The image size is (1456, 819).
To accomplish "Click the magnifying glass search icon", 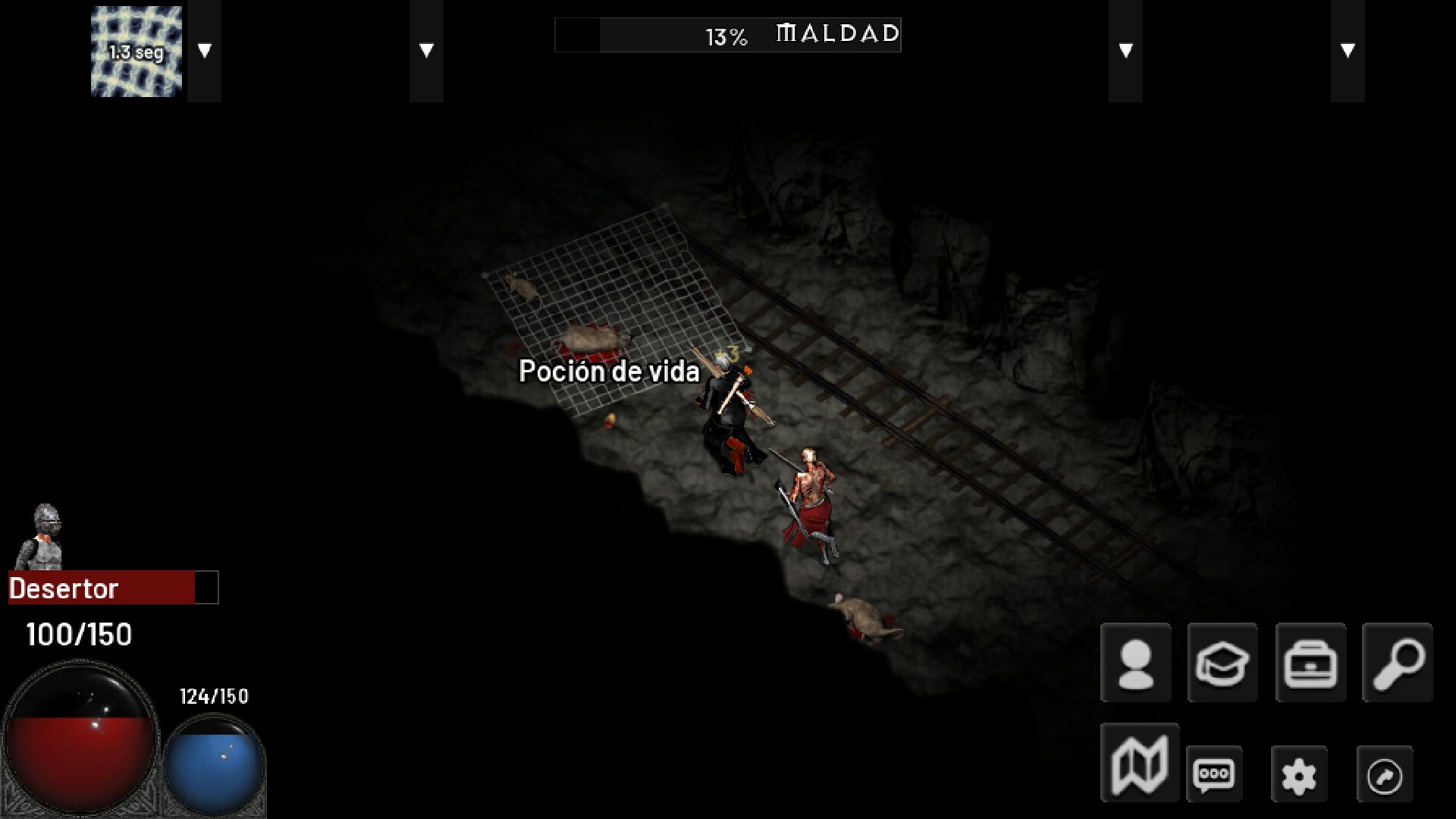I will tap(1398, 664).
